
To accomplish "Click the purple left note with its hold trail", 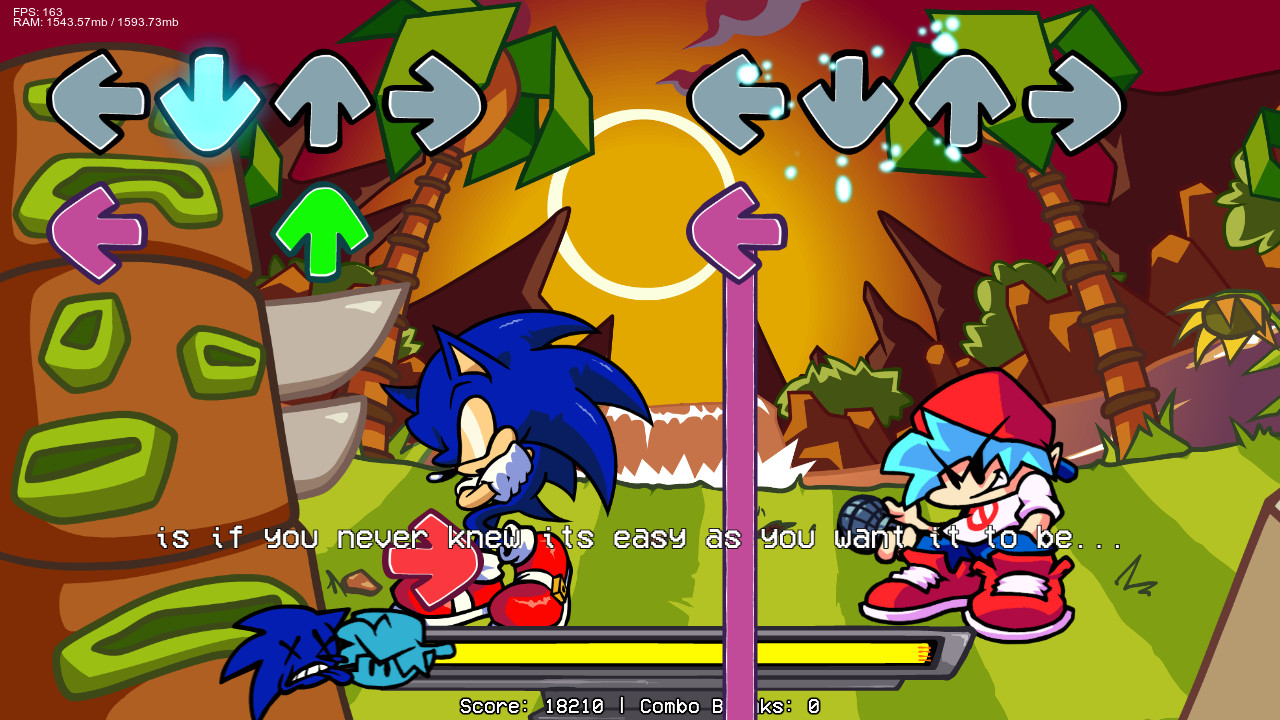I will [x=738, y=232].
